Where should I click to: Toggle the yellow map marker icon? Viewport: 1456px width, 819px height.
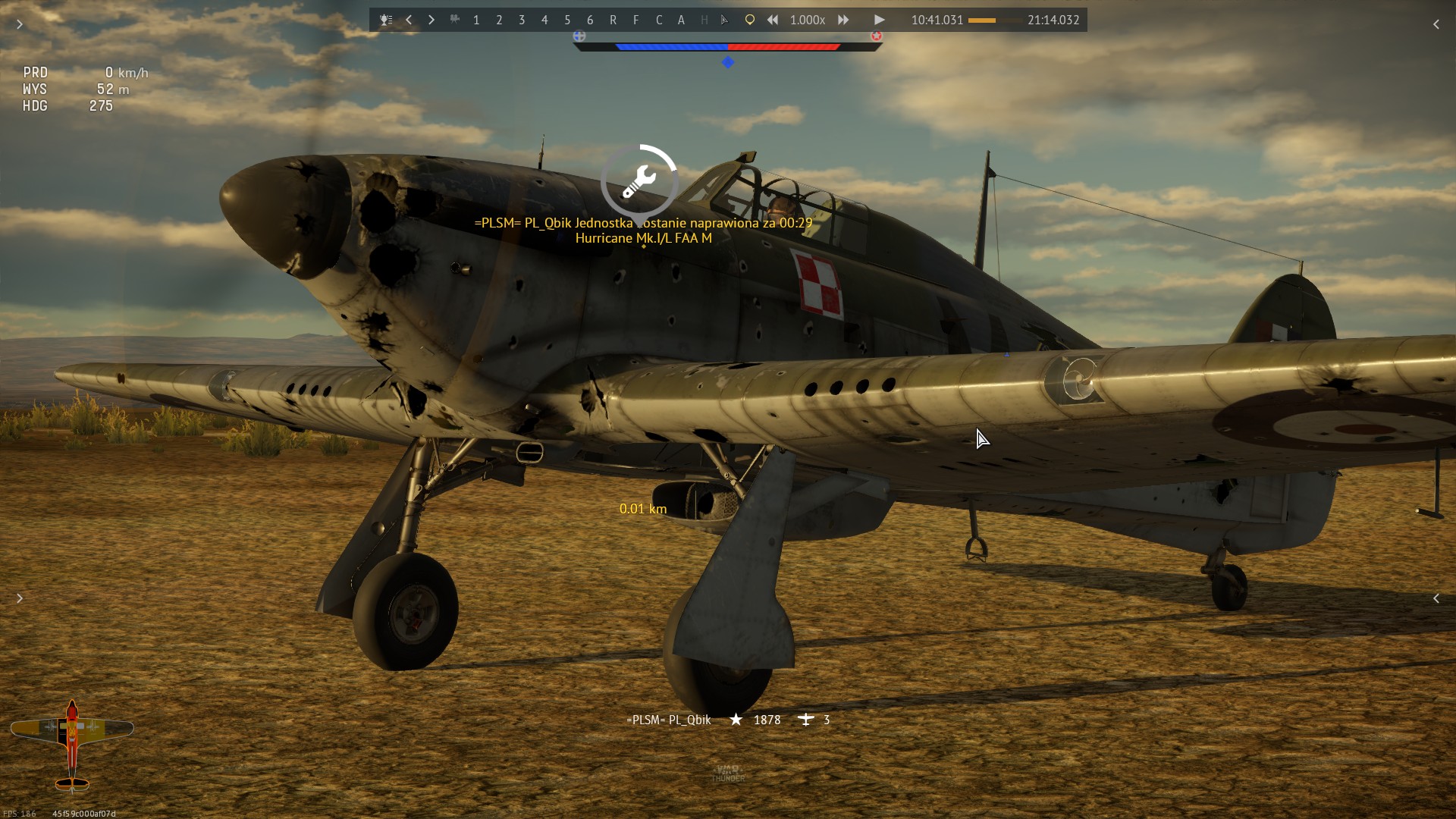pos(749,20)
